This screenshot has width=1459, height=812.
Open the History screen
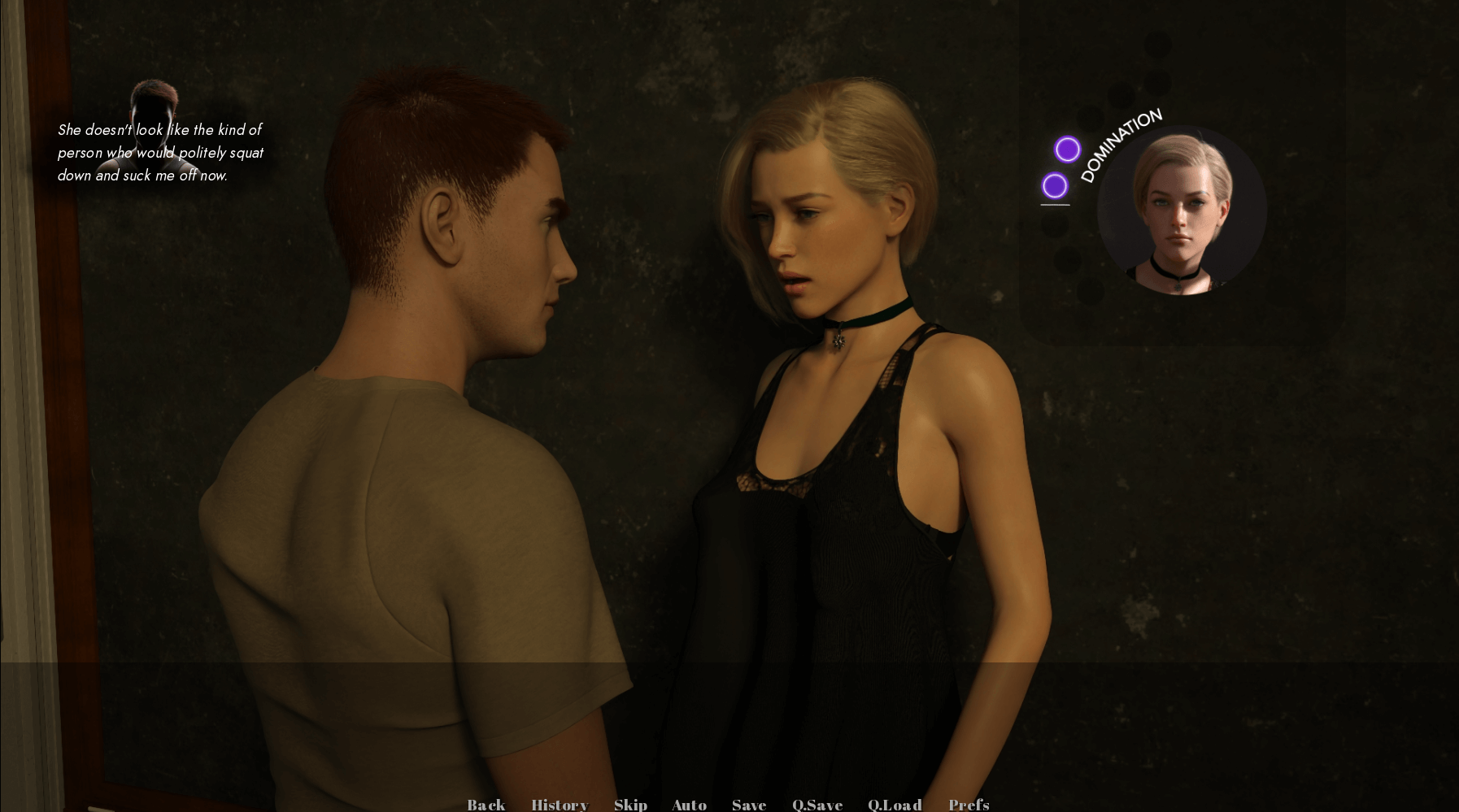coord(560,804)
